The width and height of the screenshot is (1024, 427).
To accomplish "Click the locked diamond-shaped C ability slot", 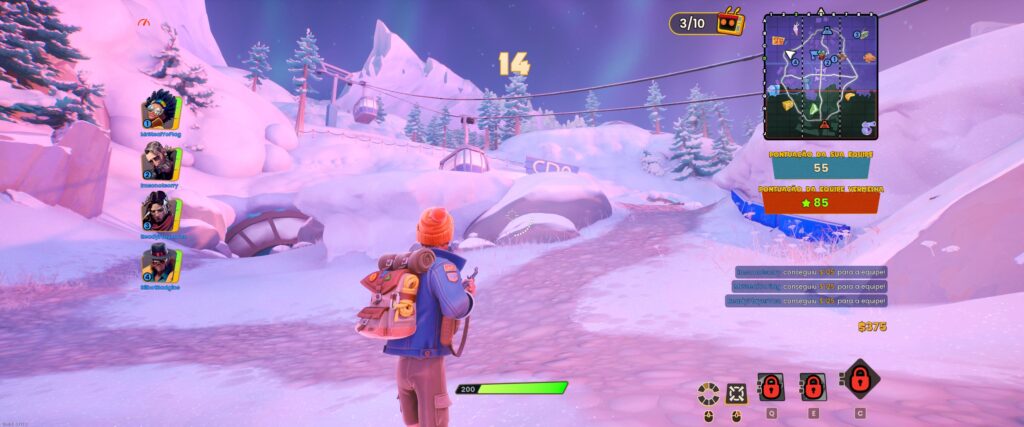I will click(859, 380).
